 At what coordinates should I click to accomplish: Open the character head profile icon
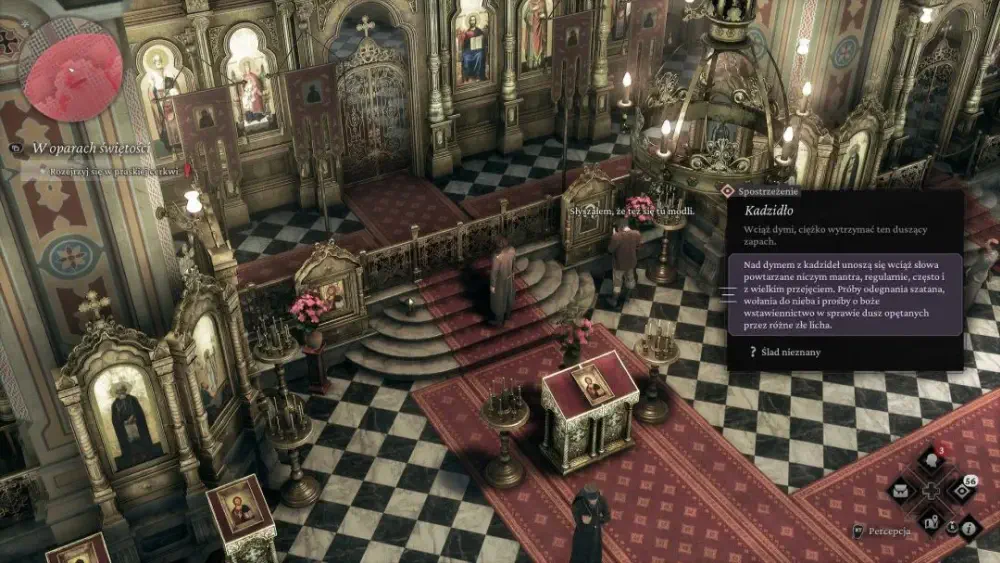point(931,462)
